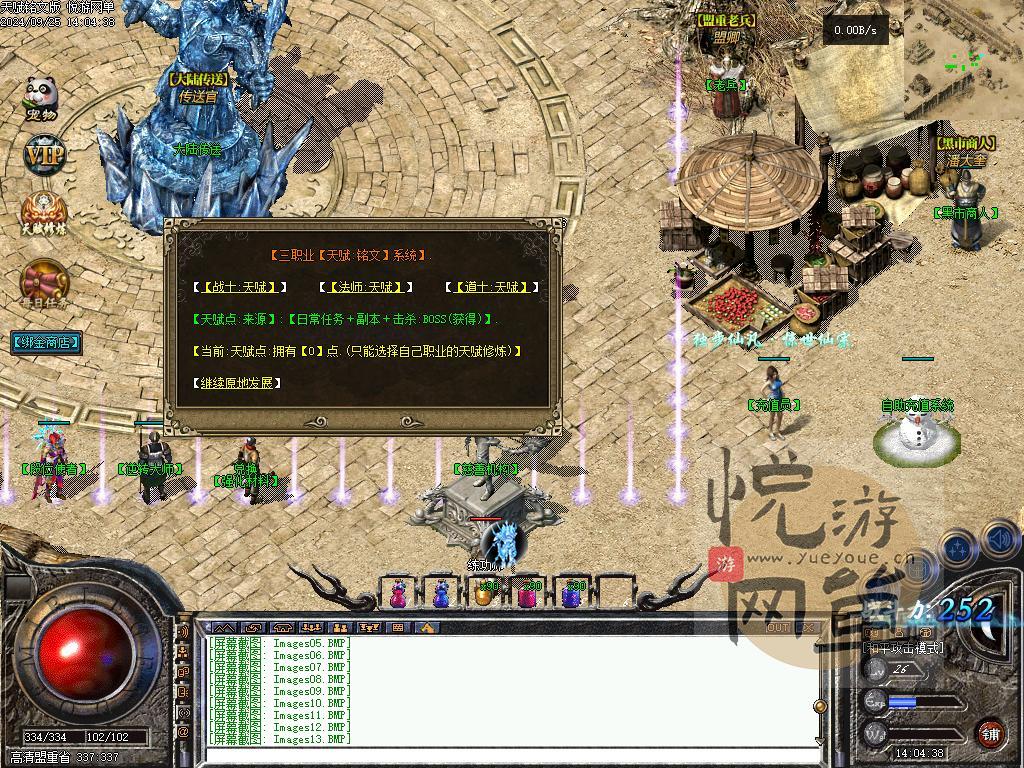Click the round 铺 shop button
Image resolution: width=1024 pixels, height=768 pixels.
pos(990,733)
